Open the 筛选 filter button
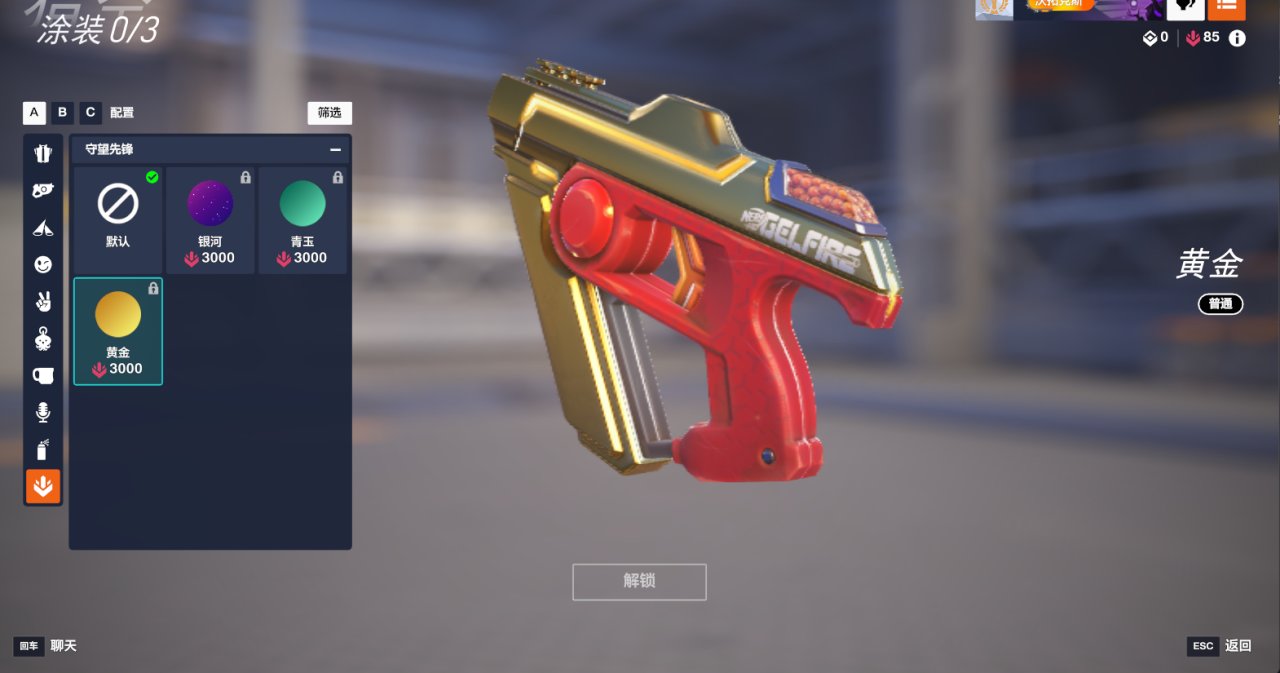This screenshot has width=1280, height=673. tap(329, 113)
